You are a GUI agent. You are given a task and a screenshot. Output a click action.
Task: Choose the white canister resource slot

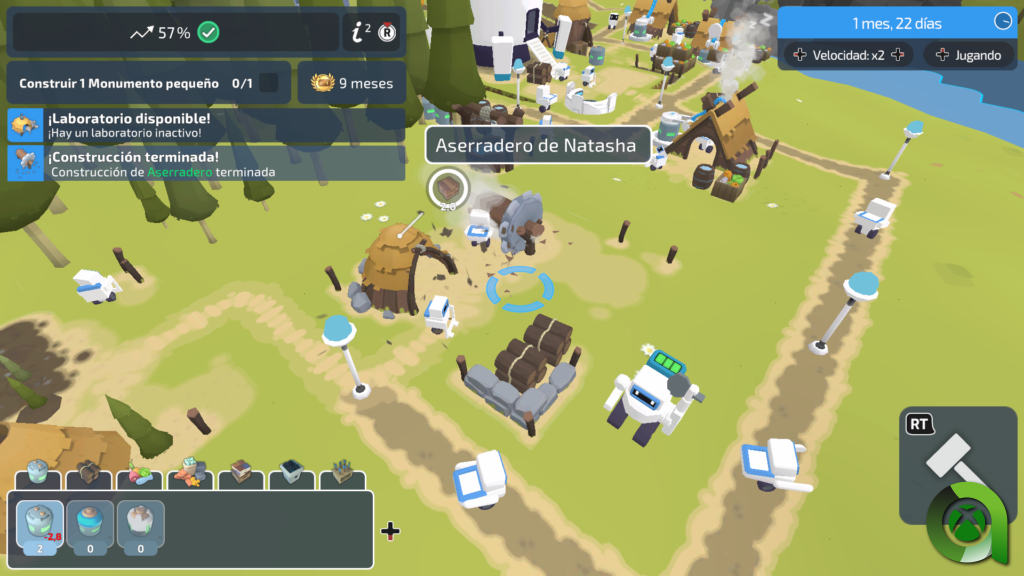pyautogui.click(x=140, y=525)
